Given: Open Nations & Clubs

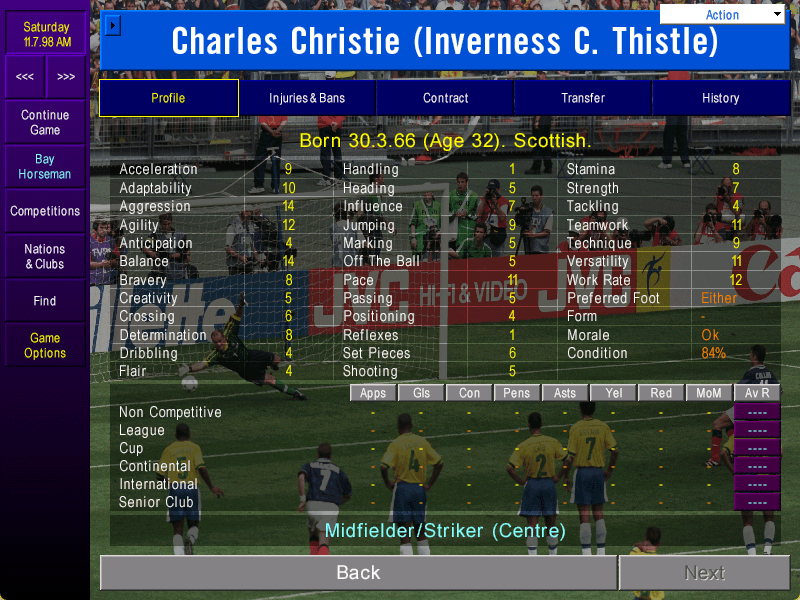Looking at the screenshot, I should coord(45,257).
